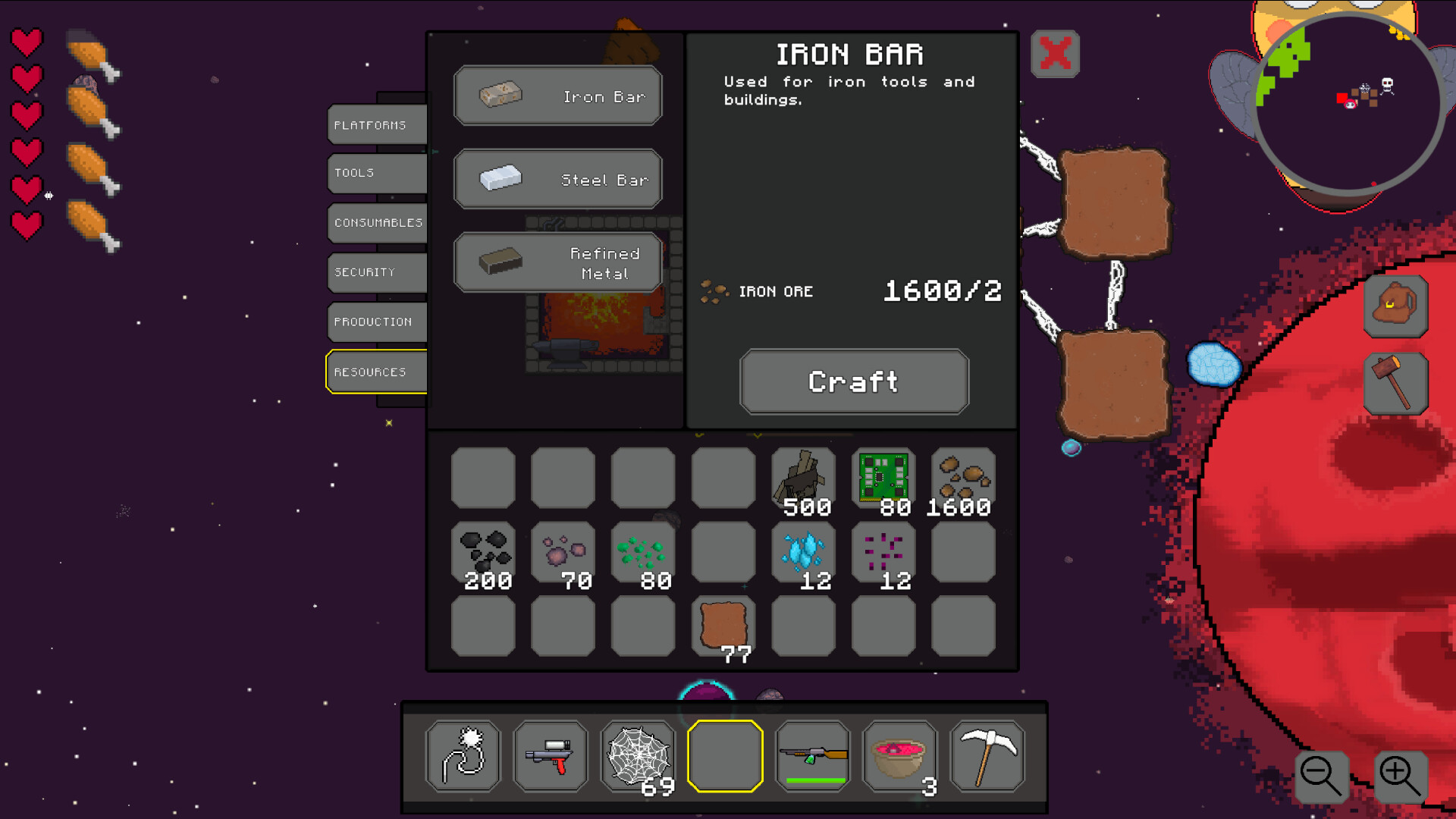Select the ray gun in the hotbar

551,756
